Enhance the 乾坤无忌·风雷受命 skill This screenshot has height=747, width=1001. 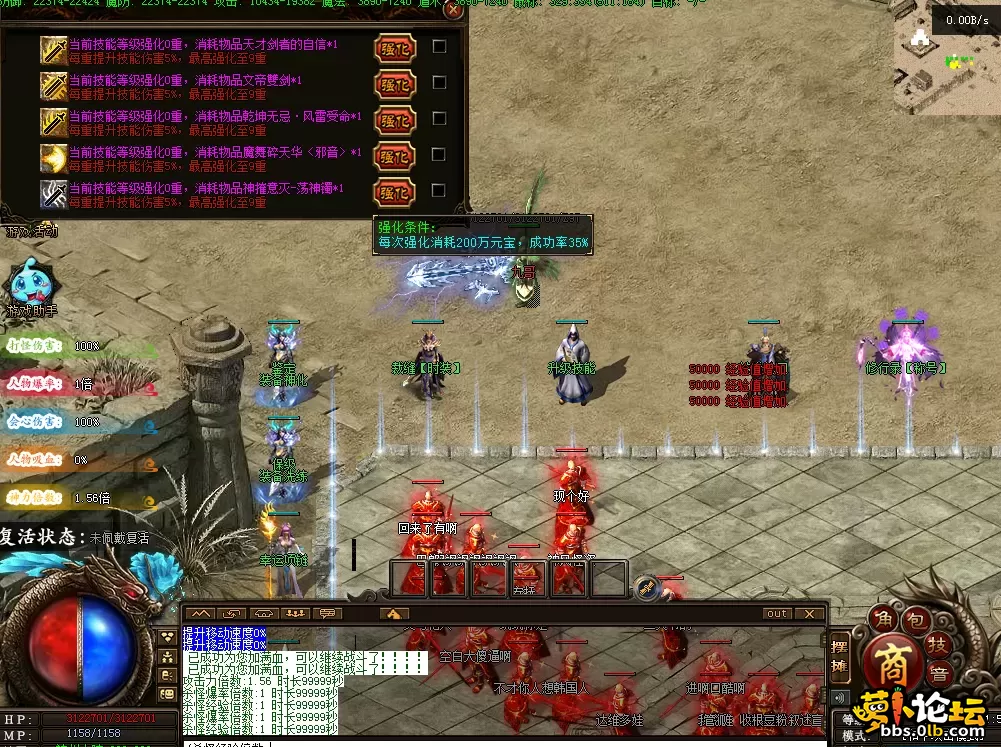[393, 119]
